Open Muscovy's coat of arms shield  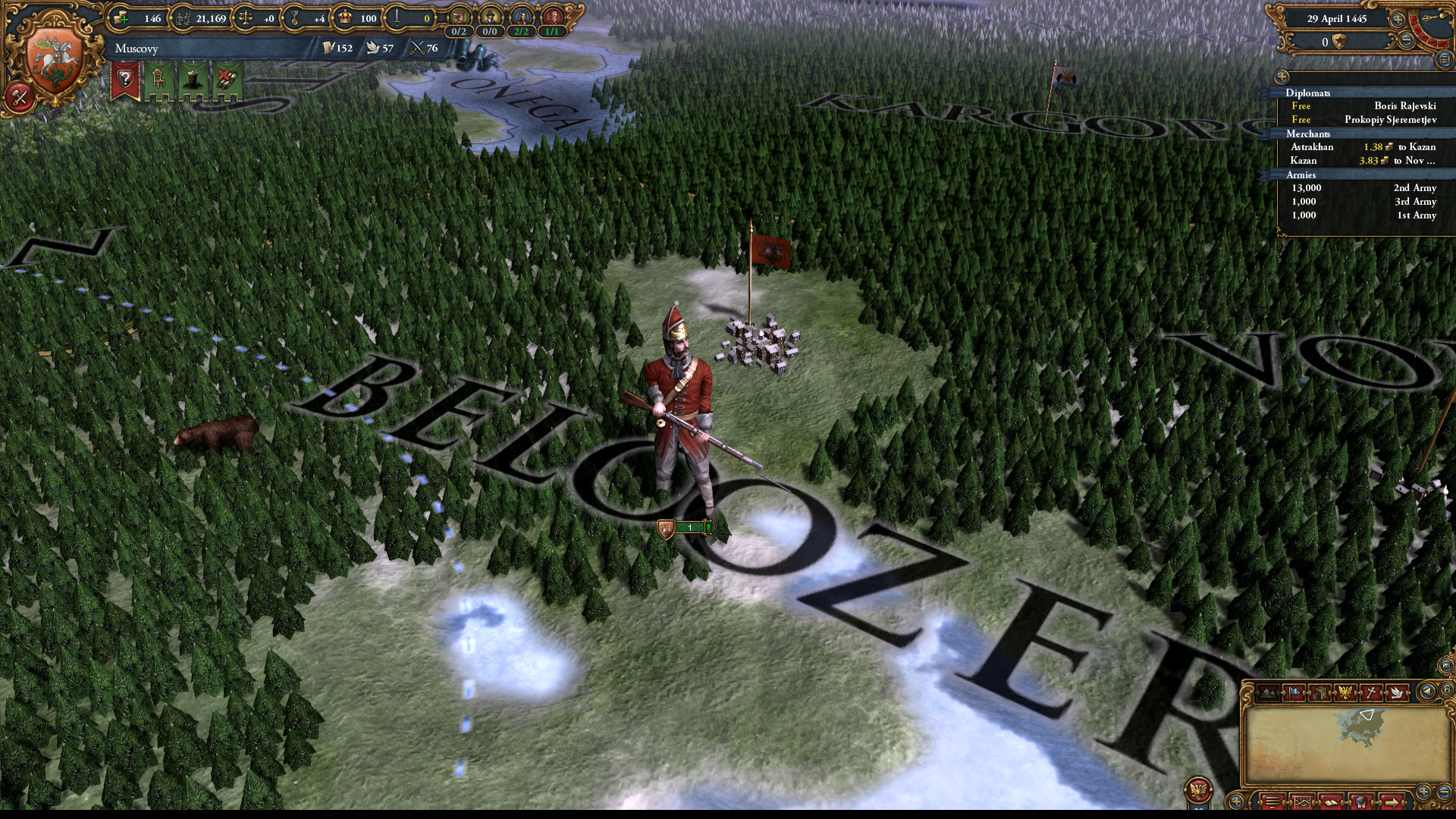[x=54, y=61]
